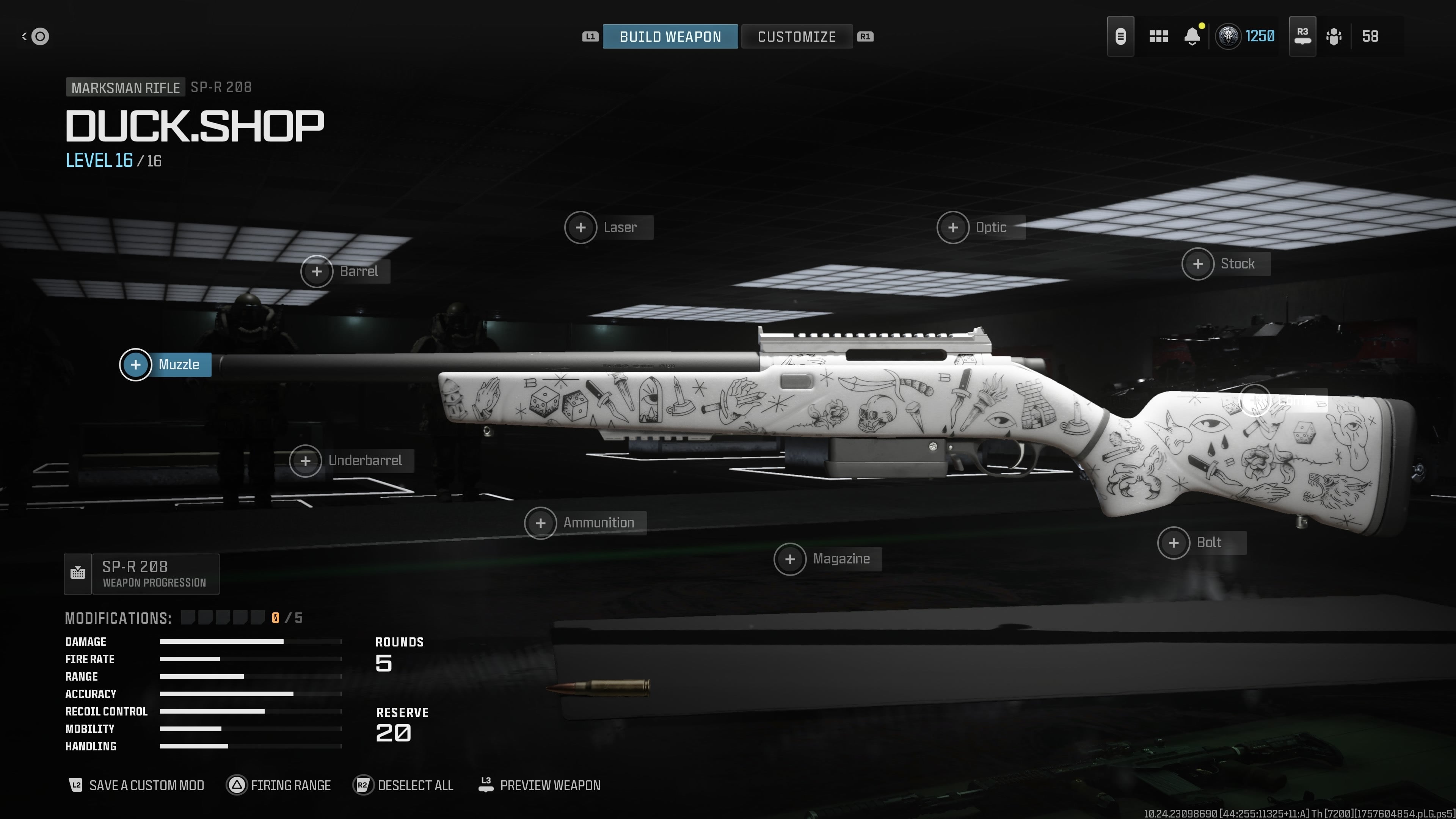Viewport: 1456px width, 819px height.
Task: Enter the Firing Range
Action: click(x=279, y=785)
